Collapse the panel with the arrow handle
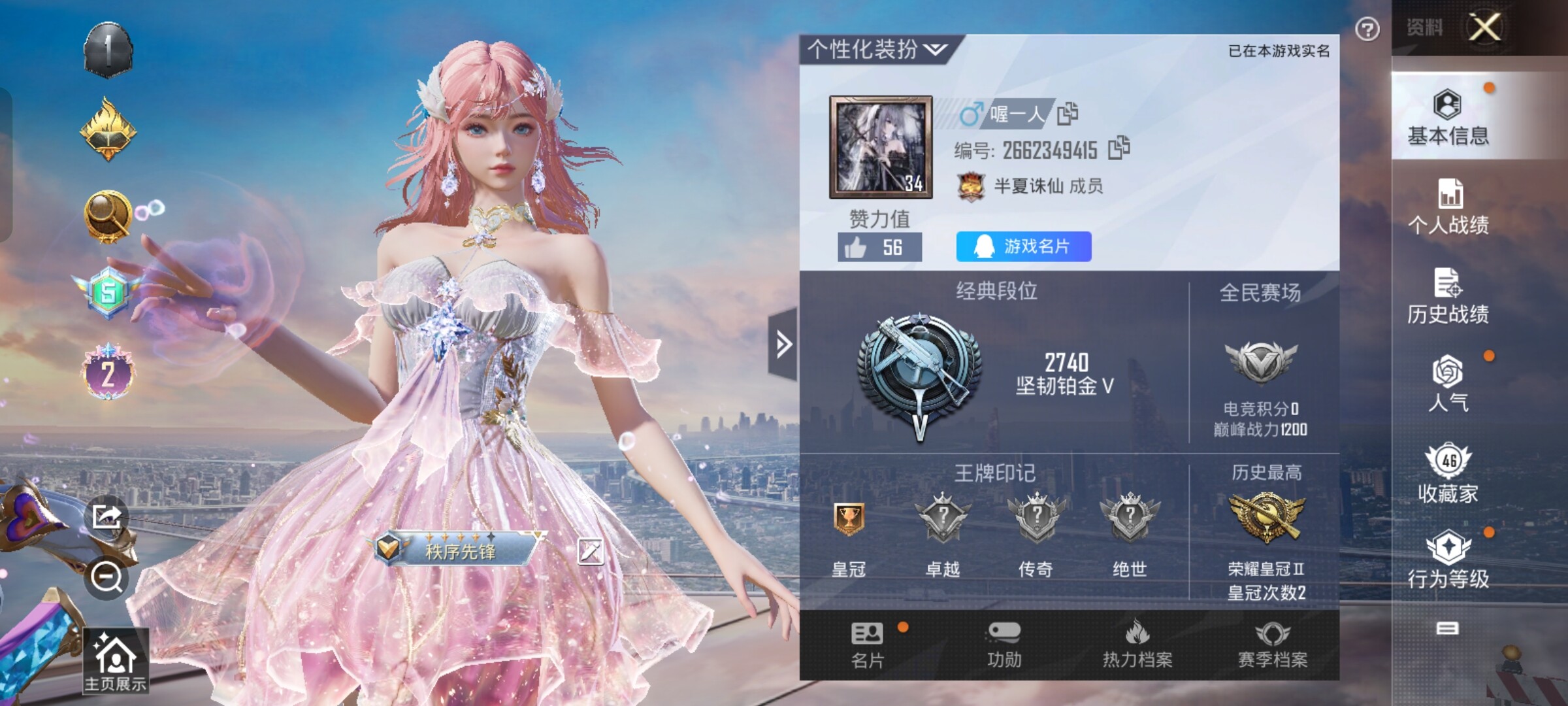This screenshot has width=1568, height=706. [x=783, y=344]
